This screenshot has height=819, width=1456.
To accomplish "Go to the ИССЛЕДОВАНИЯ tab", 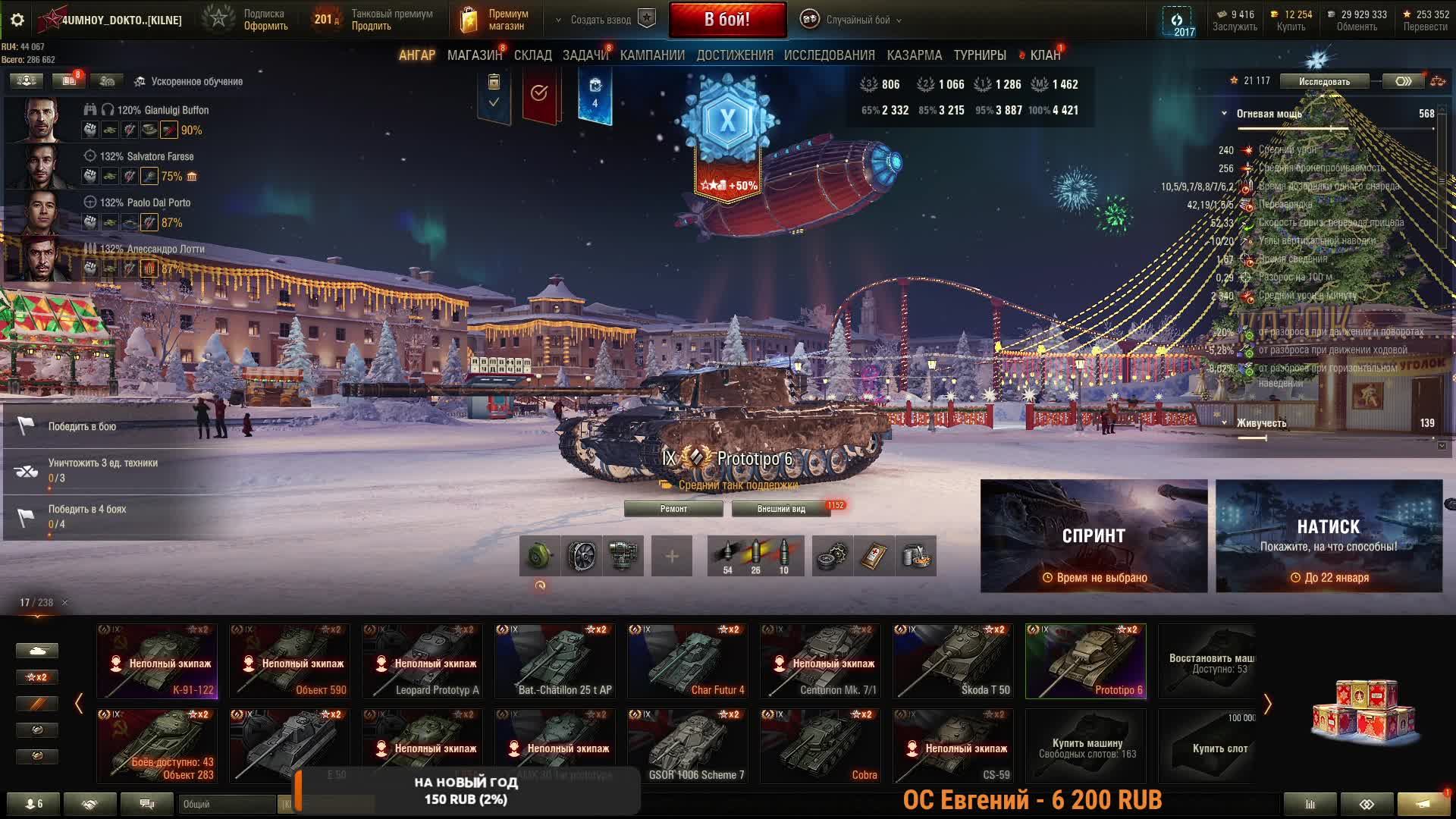I will point(829,55).
